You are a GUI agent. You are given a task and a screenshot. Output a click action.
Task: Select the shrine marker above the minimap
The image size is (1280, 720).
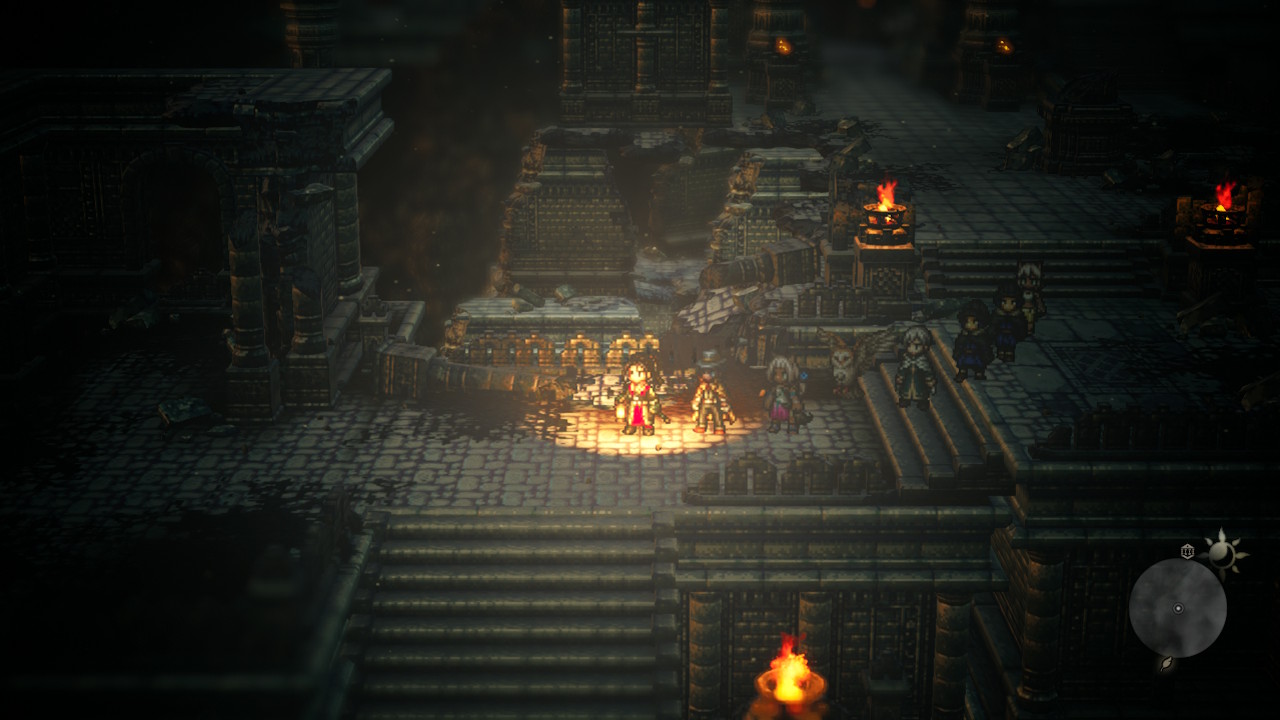(x=1188, y=550)
